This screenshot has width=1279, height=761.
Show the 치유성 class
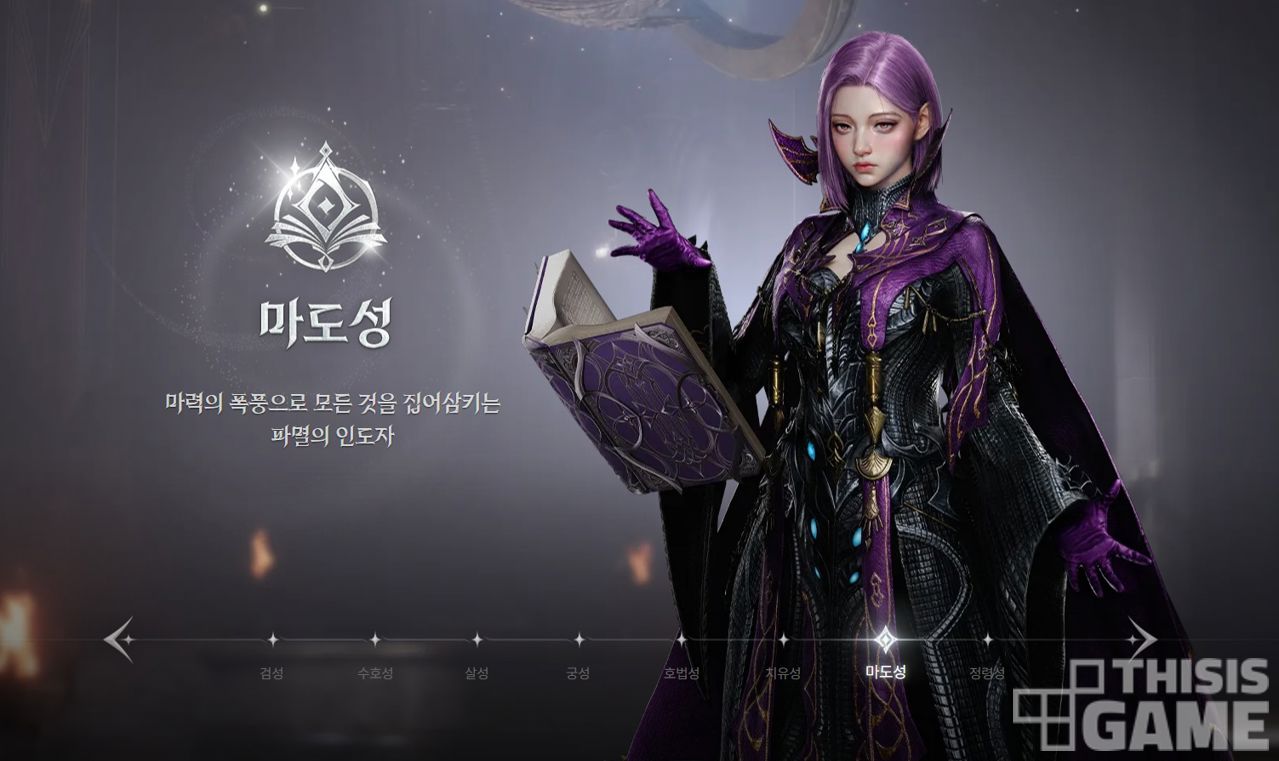(783, 640)
